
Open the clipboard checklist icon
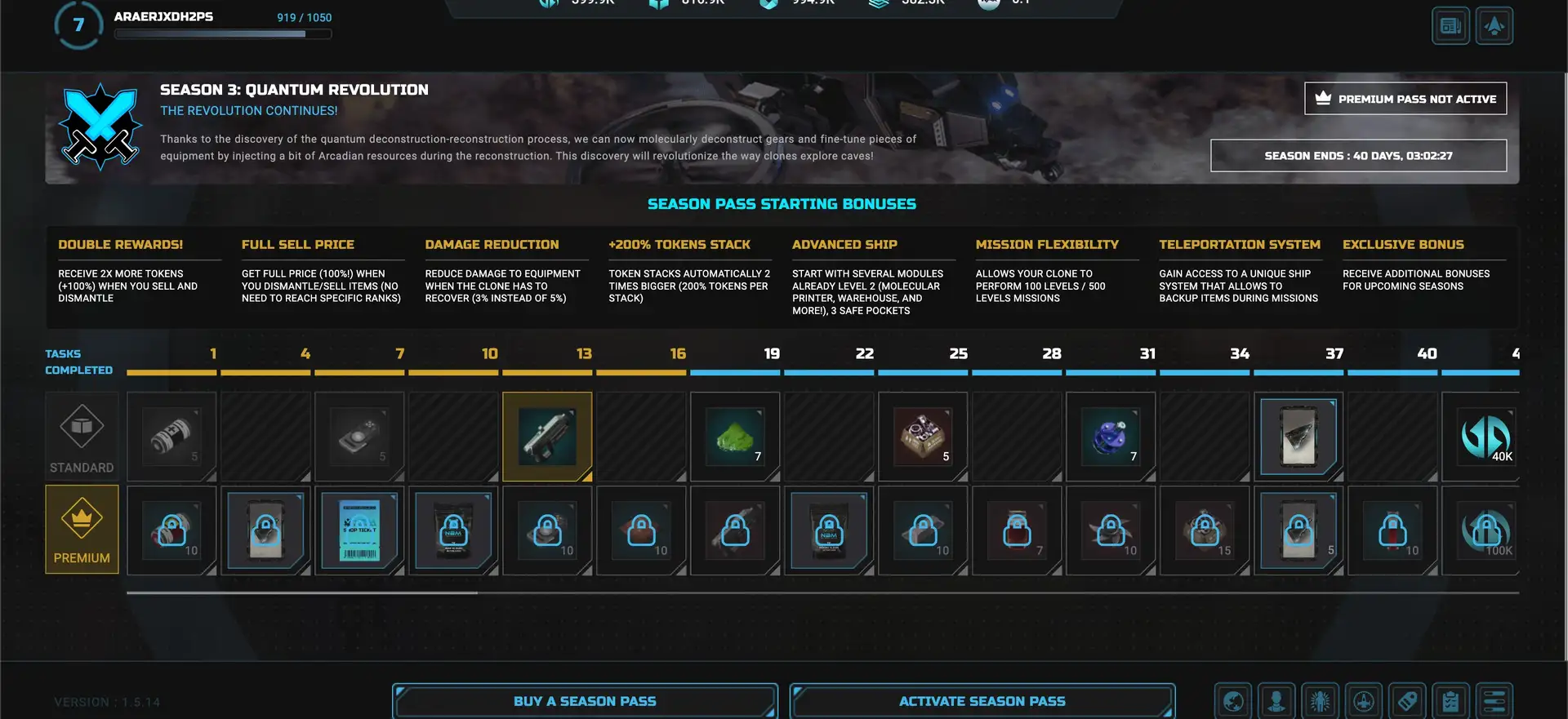tap(1450, 701)
